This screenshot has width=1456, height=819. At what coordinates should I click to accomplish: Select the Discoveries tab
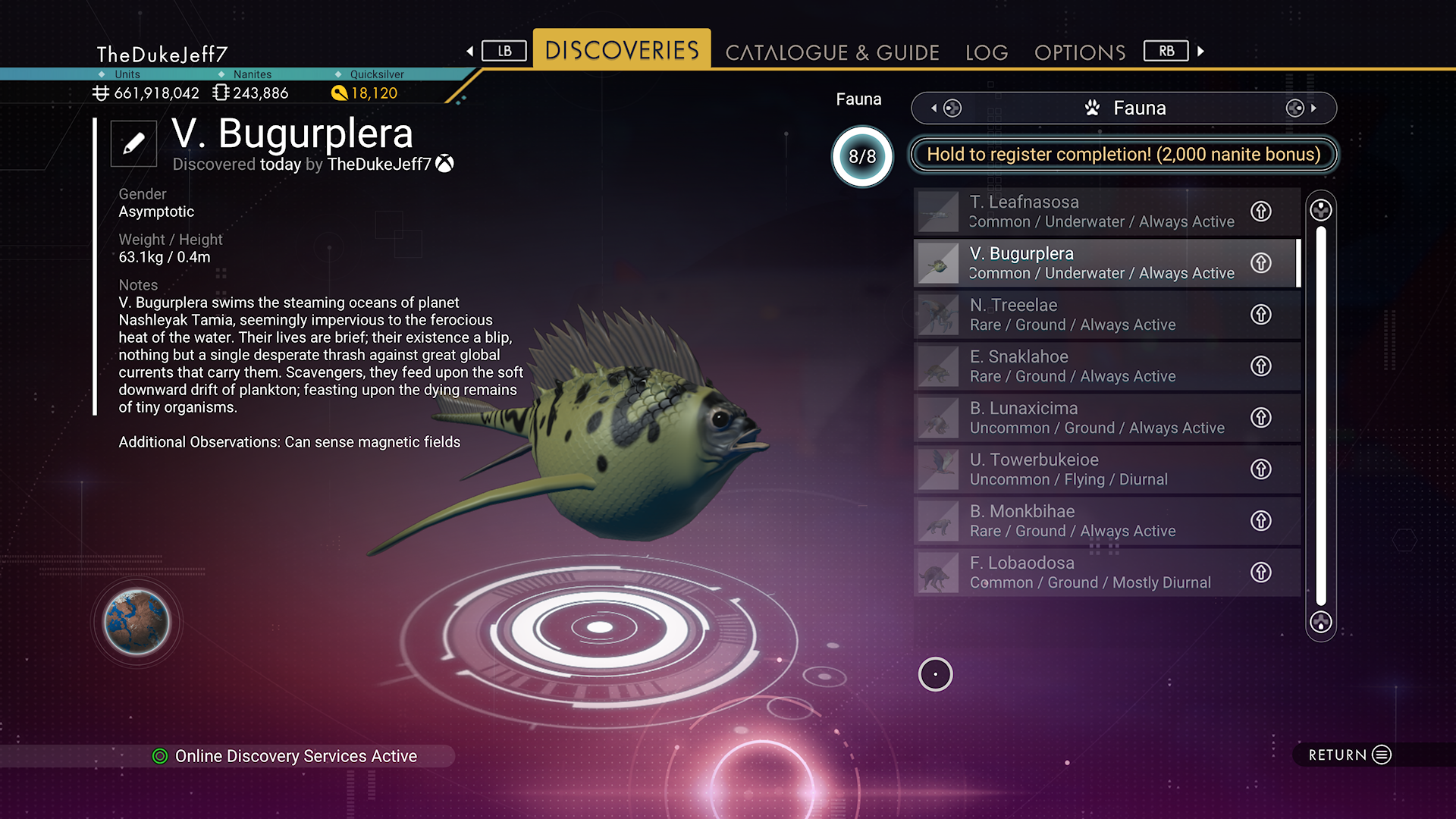[x=622, y=50]
